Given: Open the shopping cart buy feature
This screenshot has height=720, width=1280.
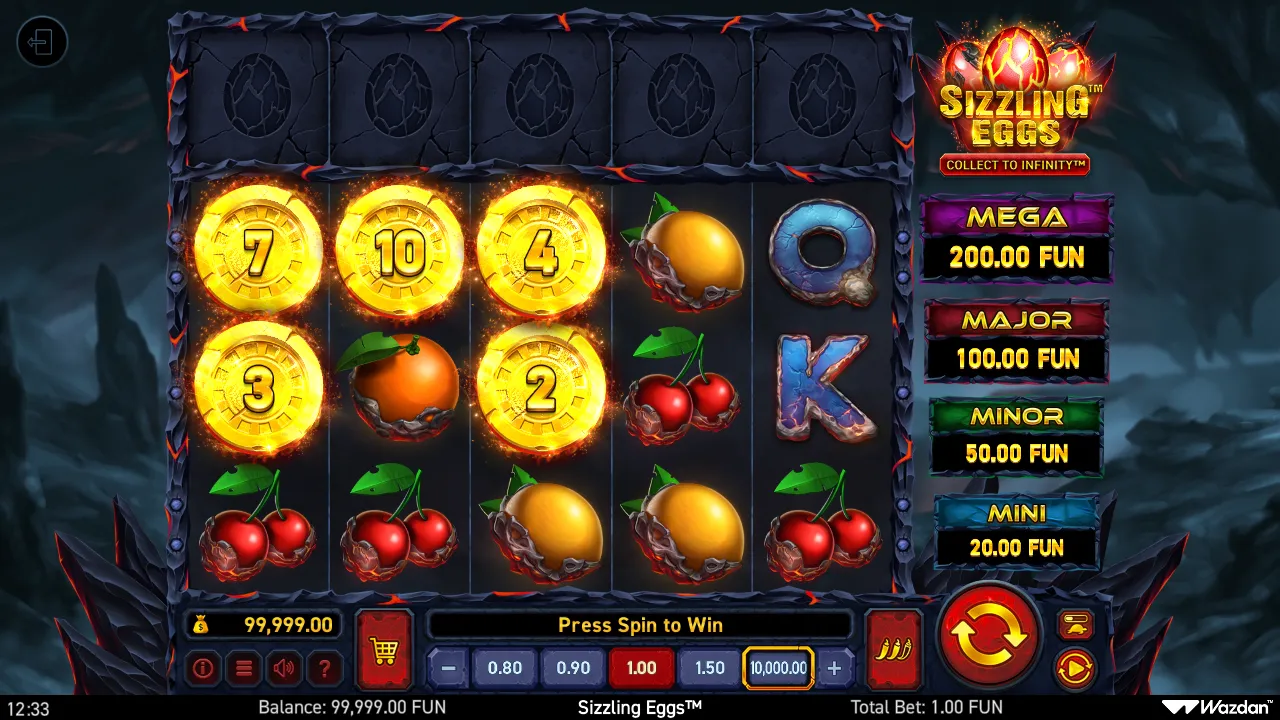Looking at the screenshot, I should 384,650.
